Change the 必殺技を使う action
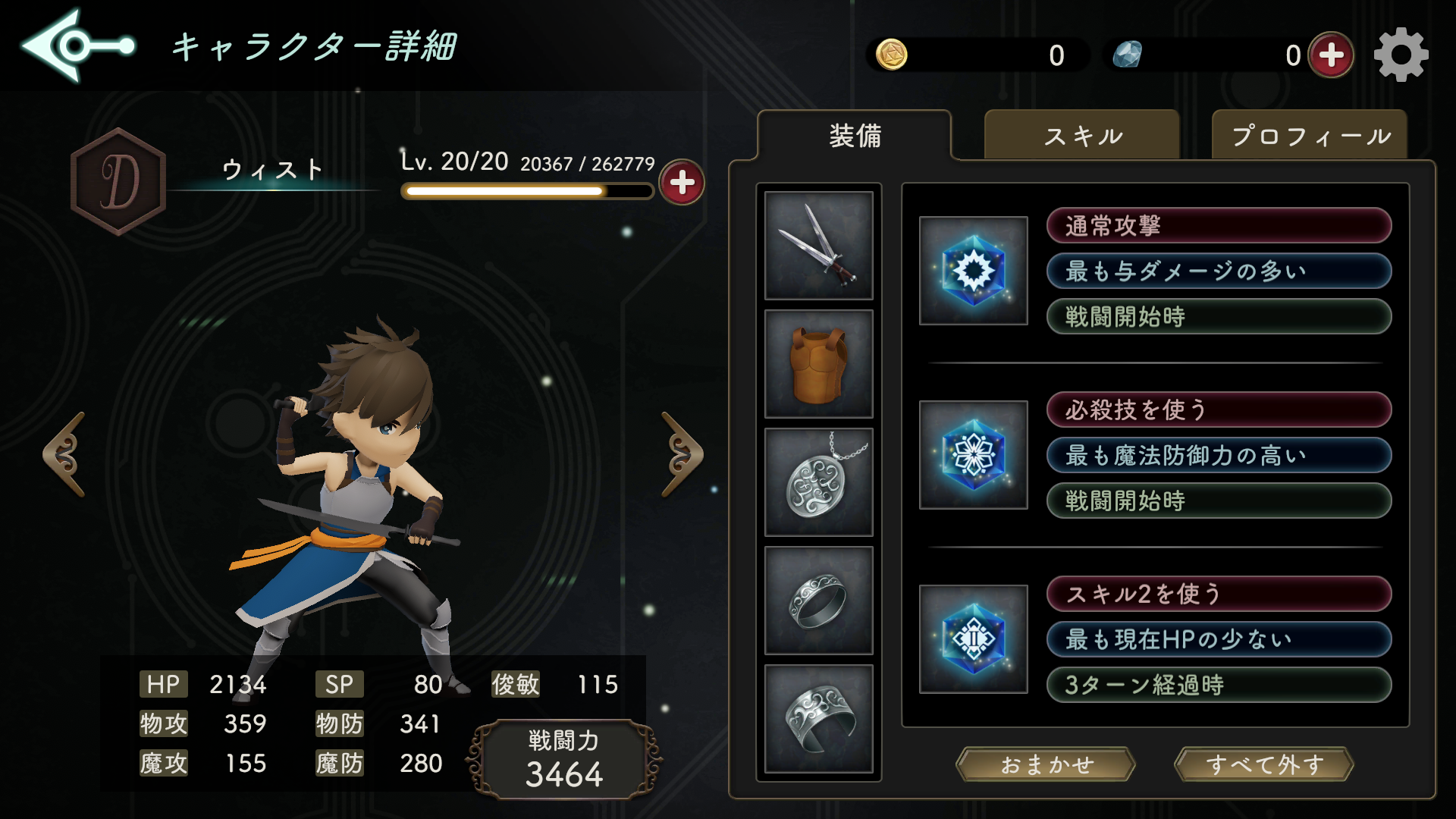 1219,410
